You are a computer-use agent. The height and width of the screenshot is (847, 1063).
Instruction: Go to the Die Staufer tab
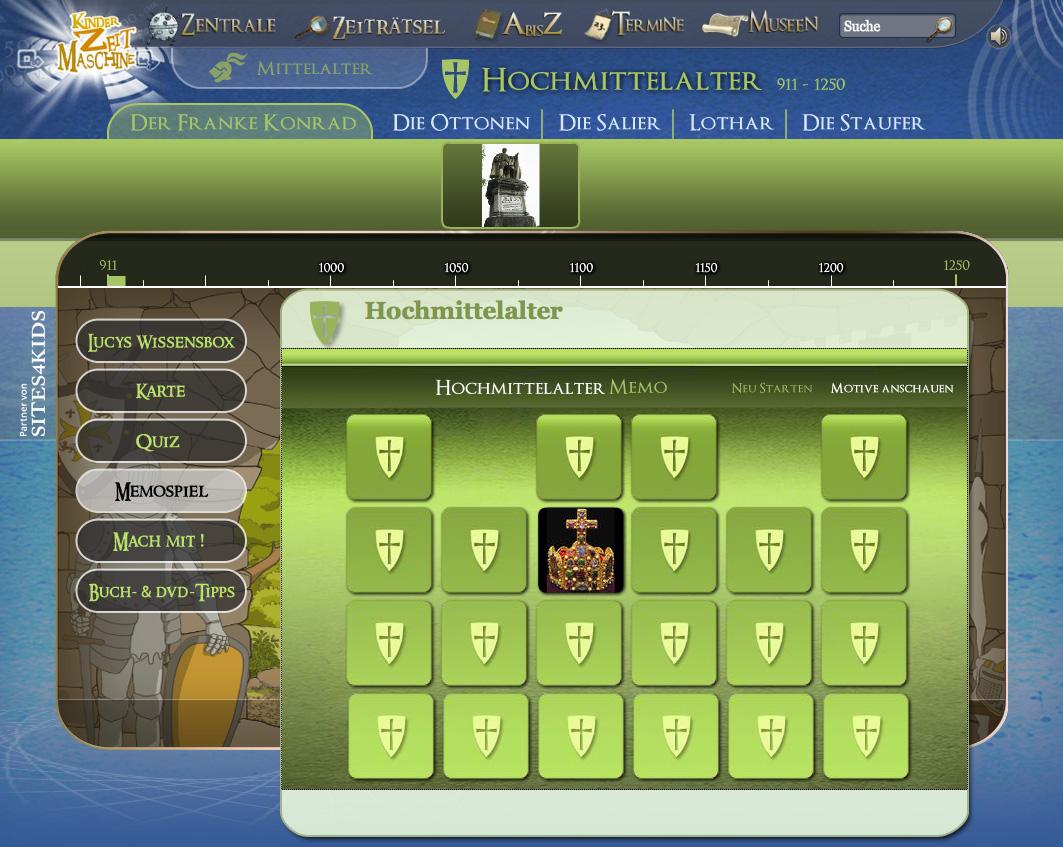point(863,123)
